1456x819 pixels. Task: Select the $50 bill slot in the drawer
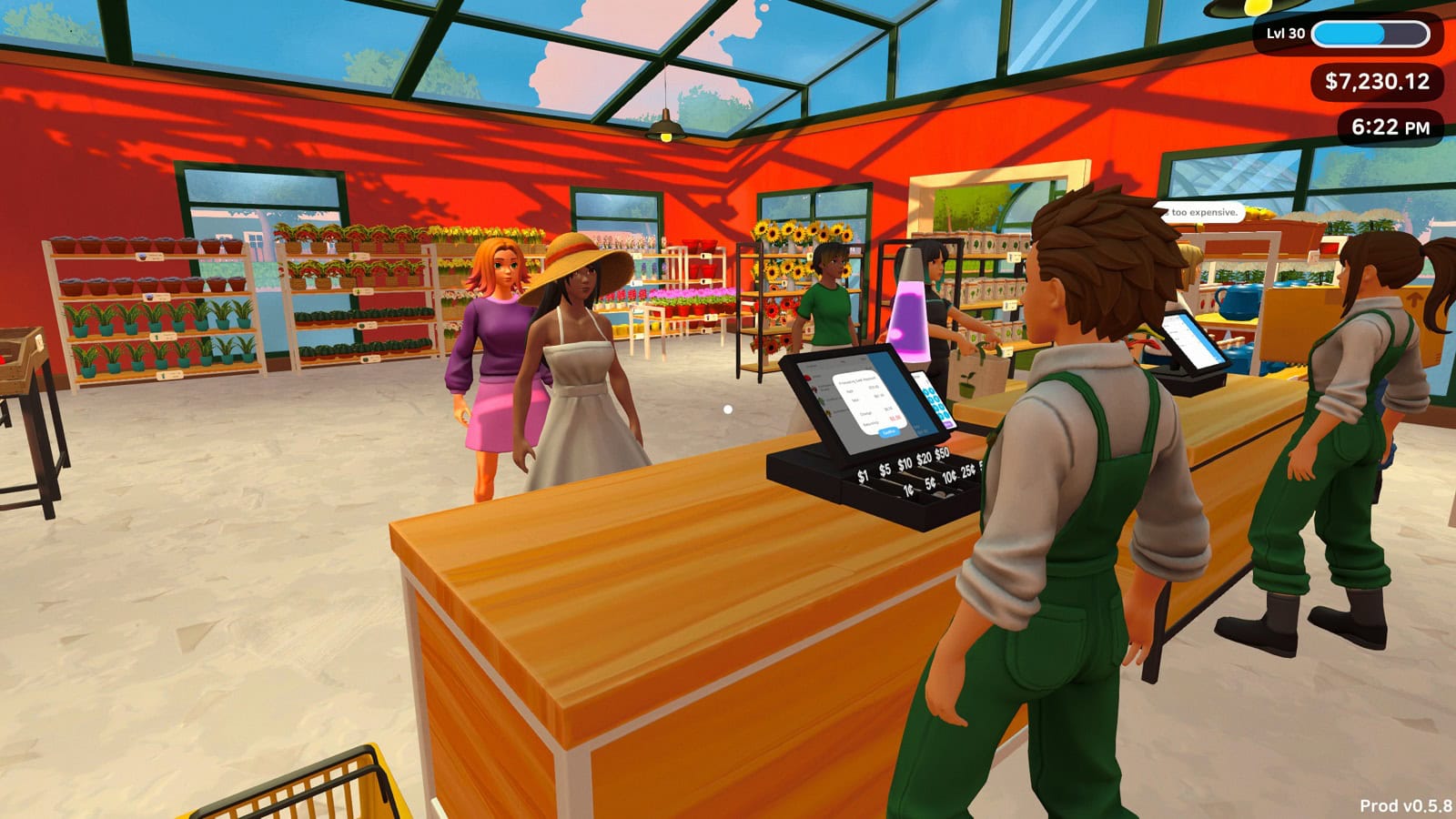tap(942, 453)
